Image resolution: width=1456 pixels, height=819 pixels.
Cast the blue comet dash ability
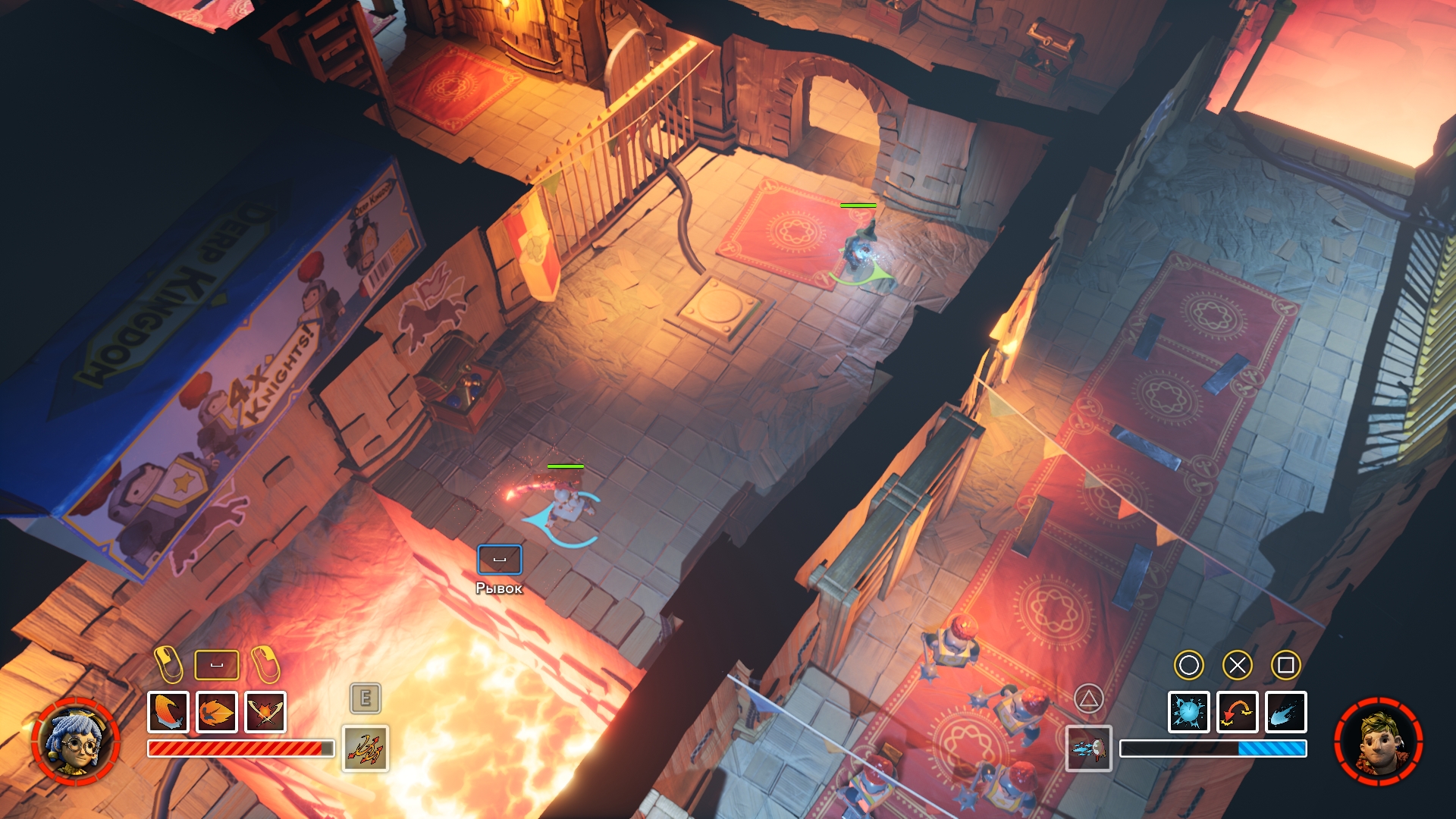(1285, 712)
